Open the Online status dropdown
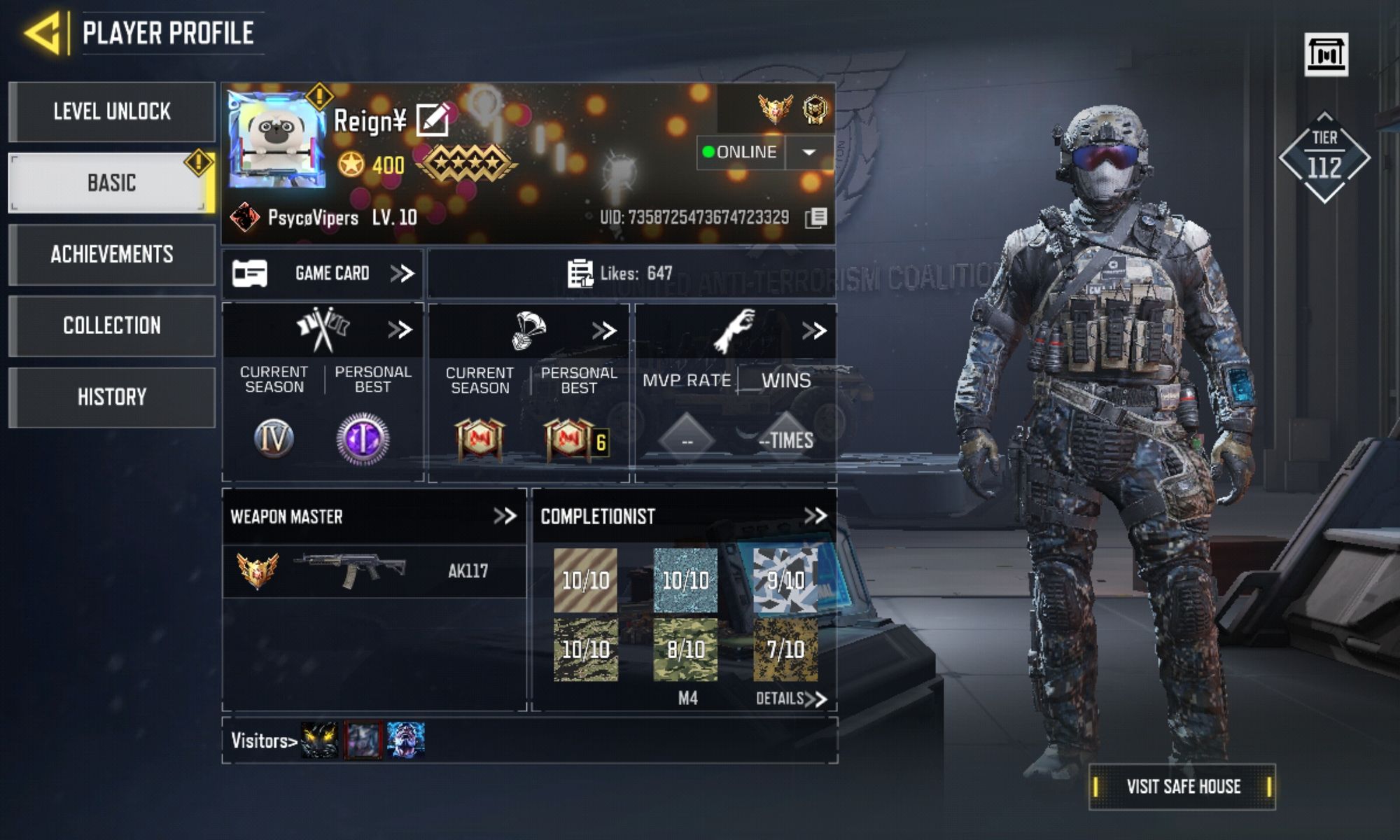 click(x=808, y=153)
